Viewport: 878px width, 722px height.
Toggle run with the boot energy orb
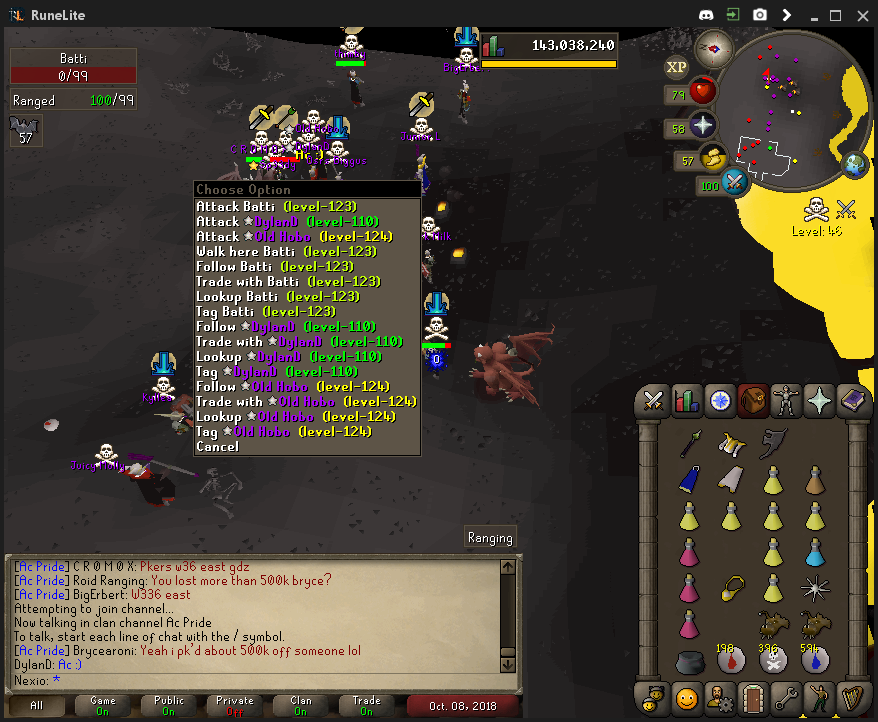[x=711, y=158]
